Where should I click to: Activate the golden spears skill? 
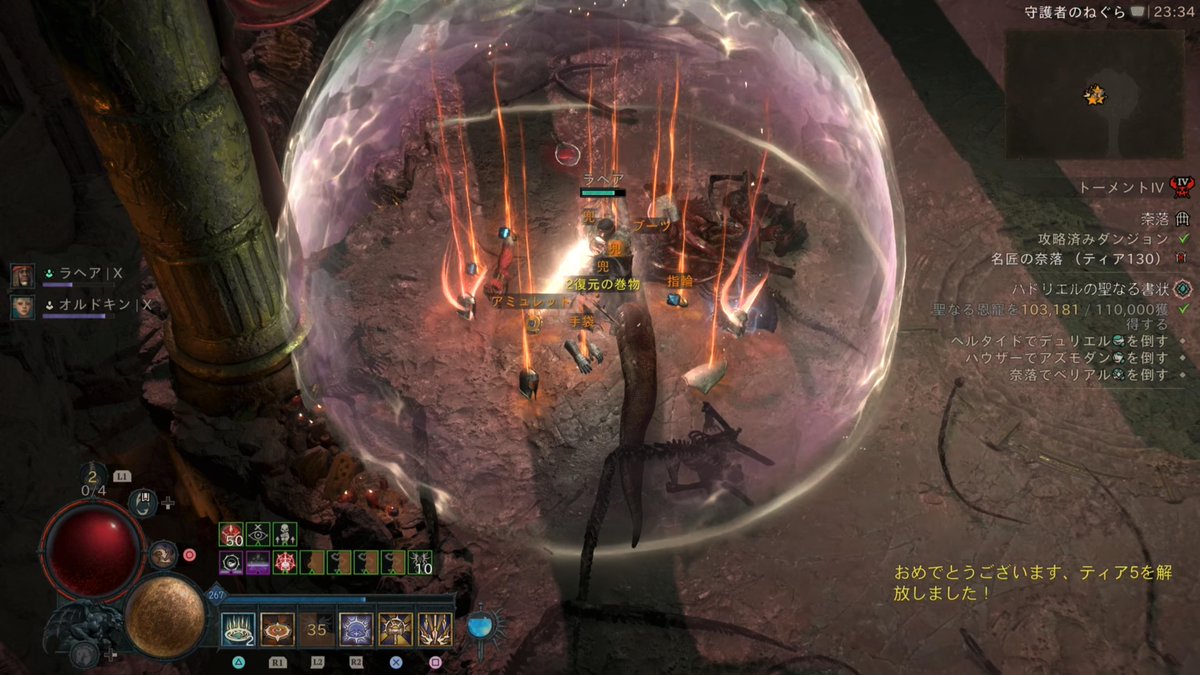point(435,630)
